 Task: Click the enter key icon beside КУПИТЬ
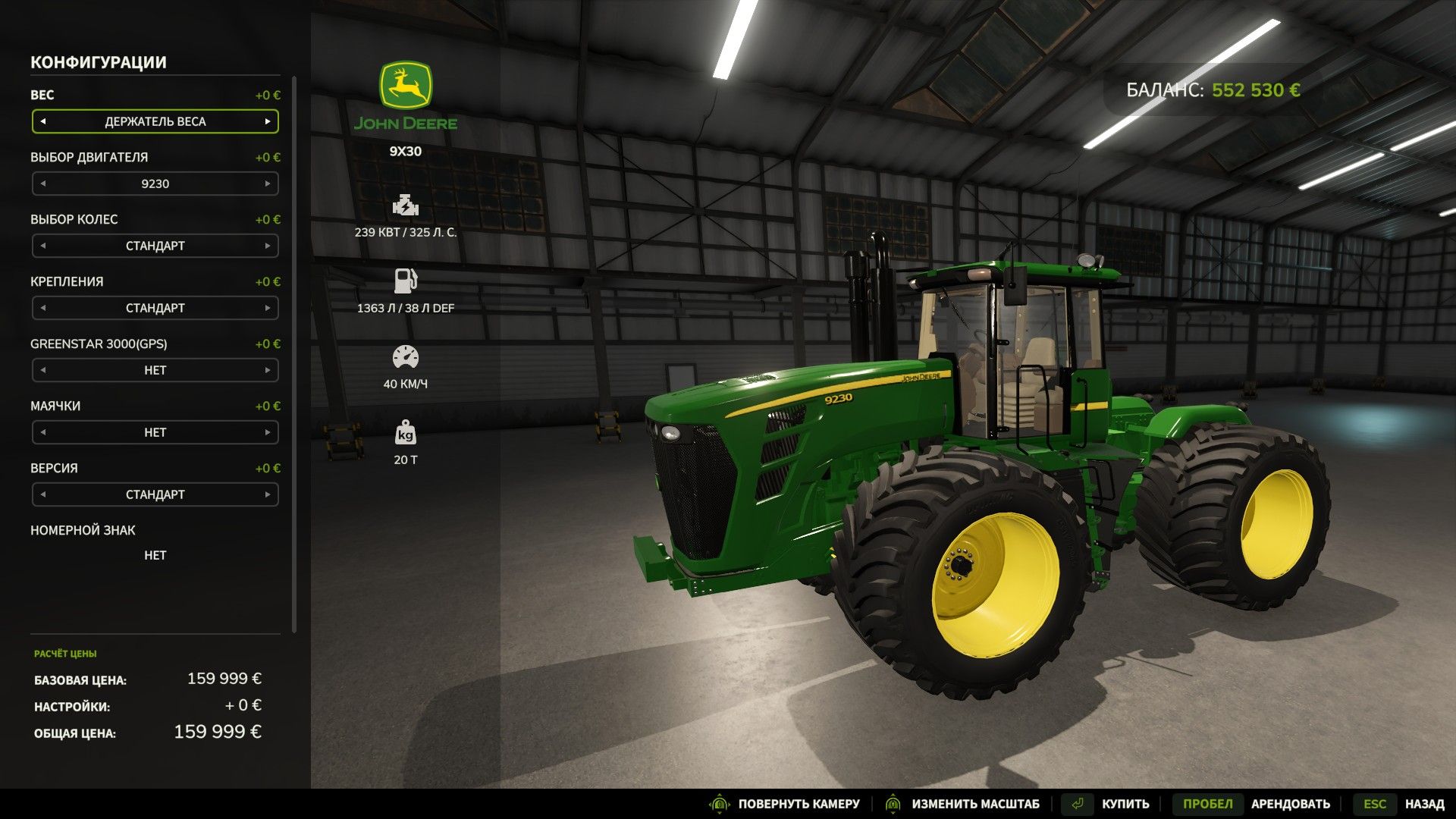coord(1077,803)
